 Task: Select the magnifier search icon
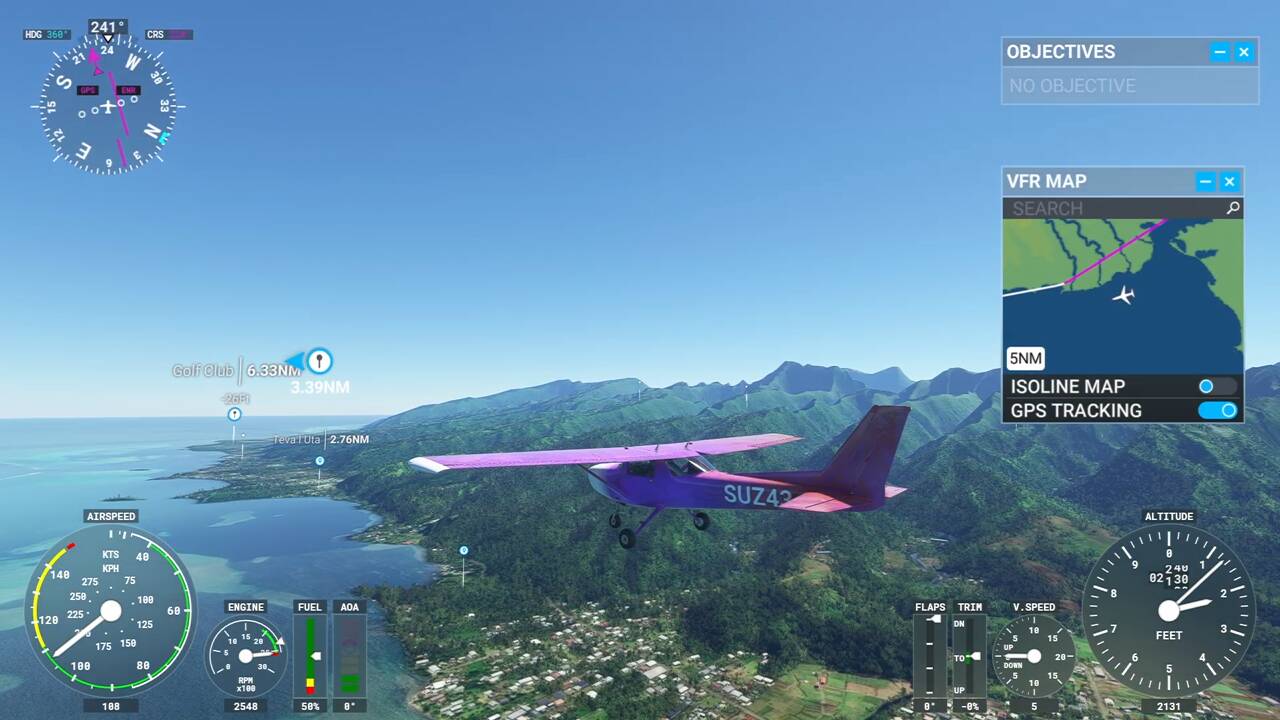click(x=1233, y=208)
